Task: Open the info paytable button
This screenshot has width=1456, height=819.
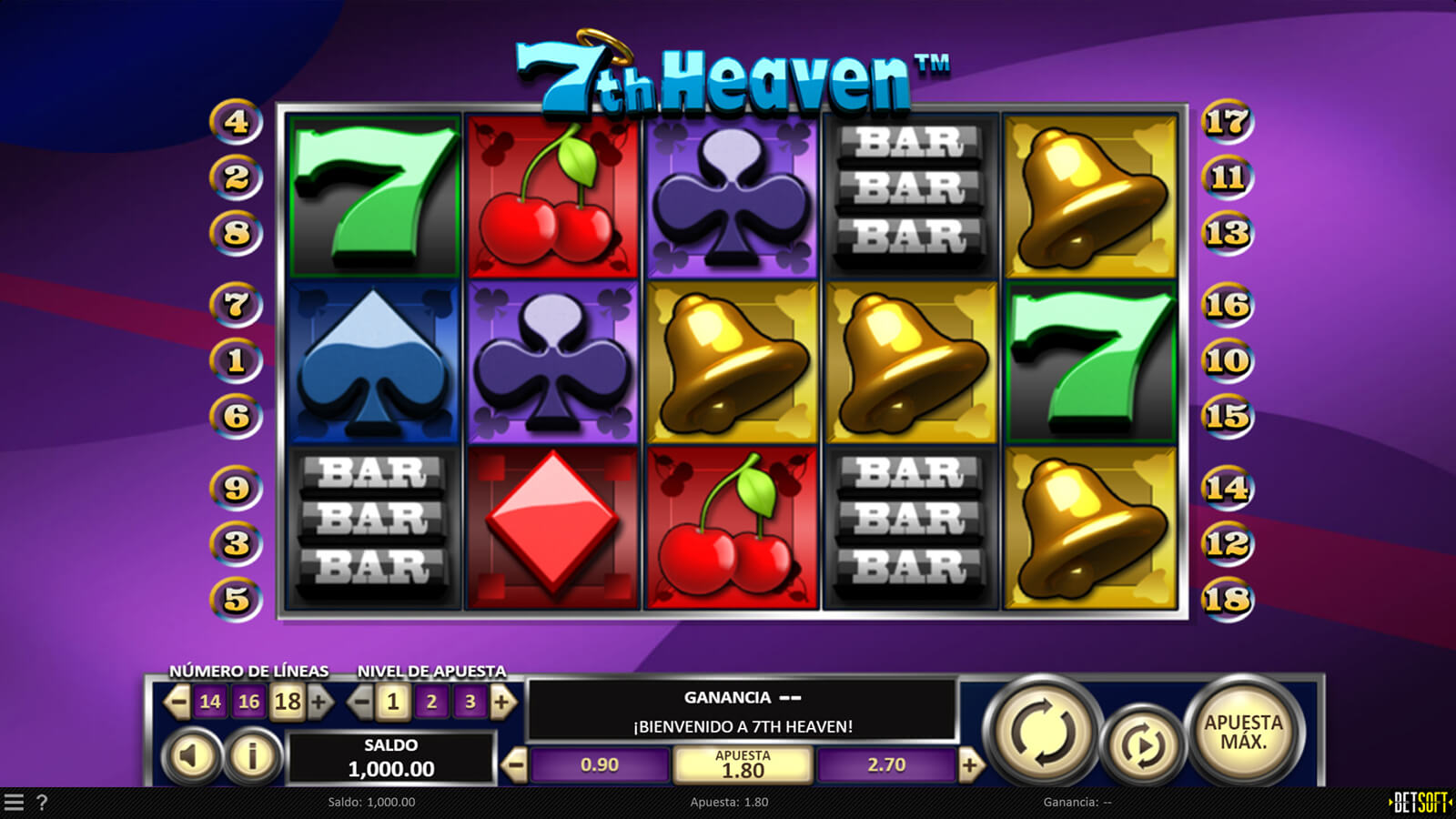Action: coord(252,755)
